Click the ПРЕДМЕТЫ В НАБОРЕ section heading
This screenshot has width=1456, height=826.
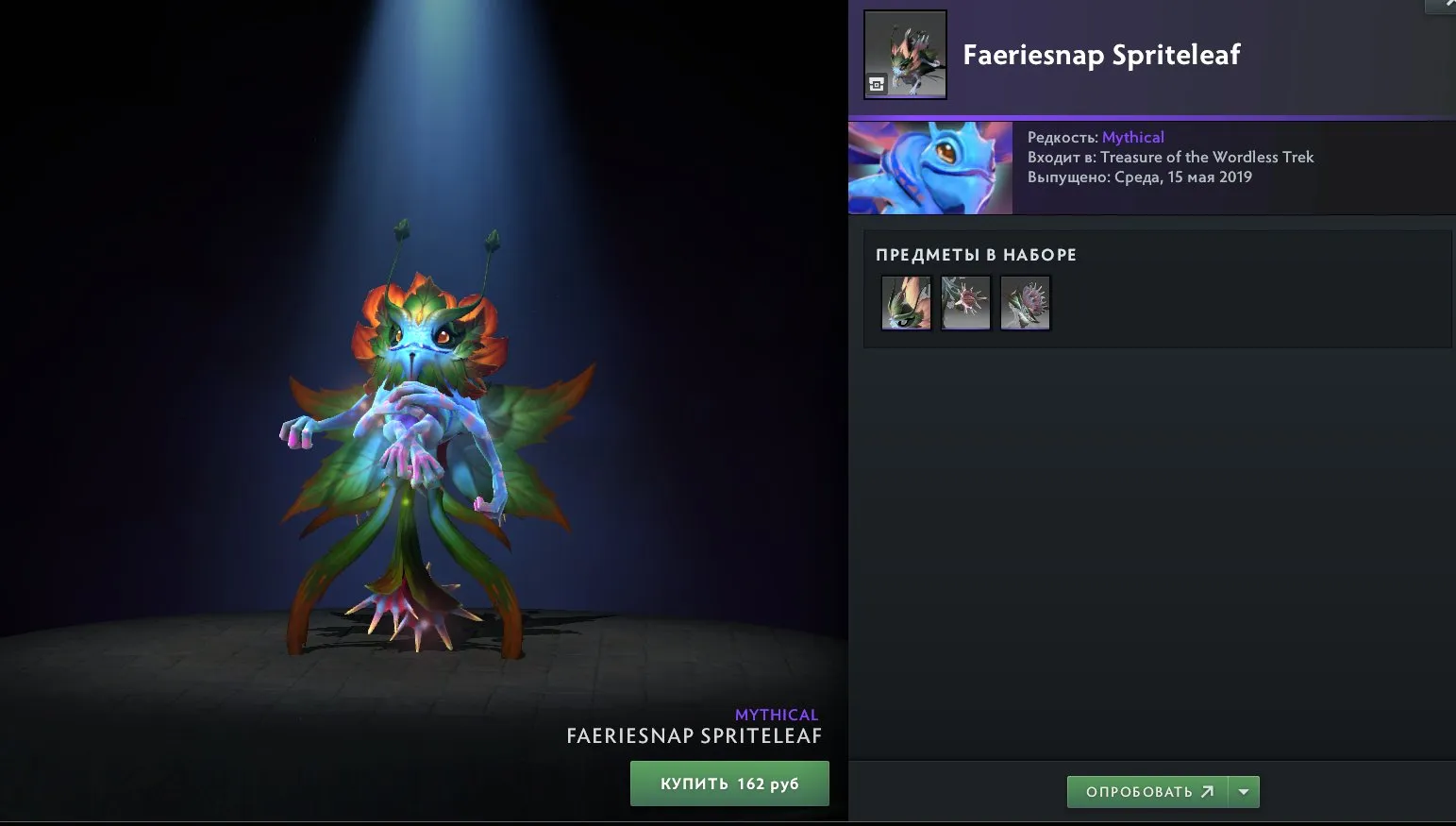point(975,254)
